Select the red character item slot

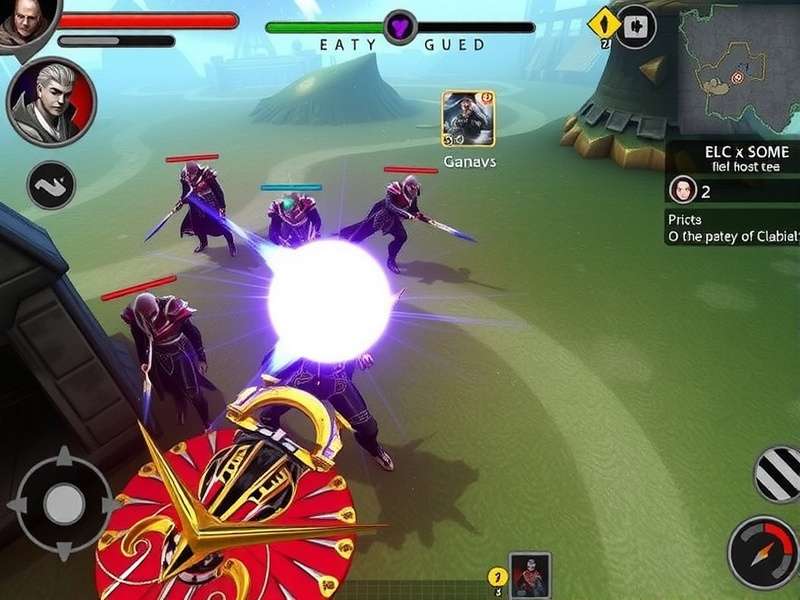[x=529, y=574]
